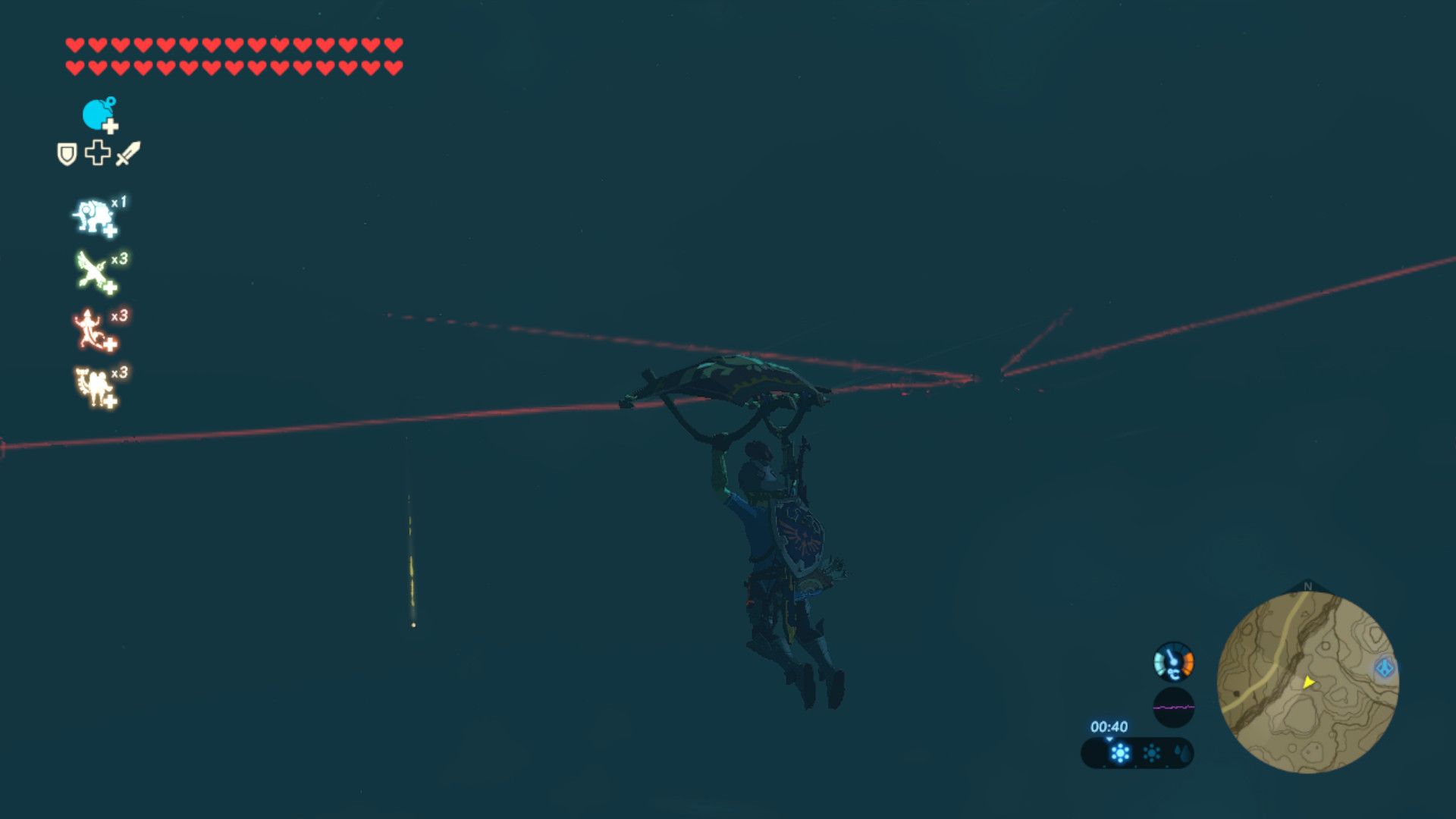This screenshot has width=1456, height=819.
Task: Expand the 00:40 forecast marker arrow
Action: pos(1109,738)
